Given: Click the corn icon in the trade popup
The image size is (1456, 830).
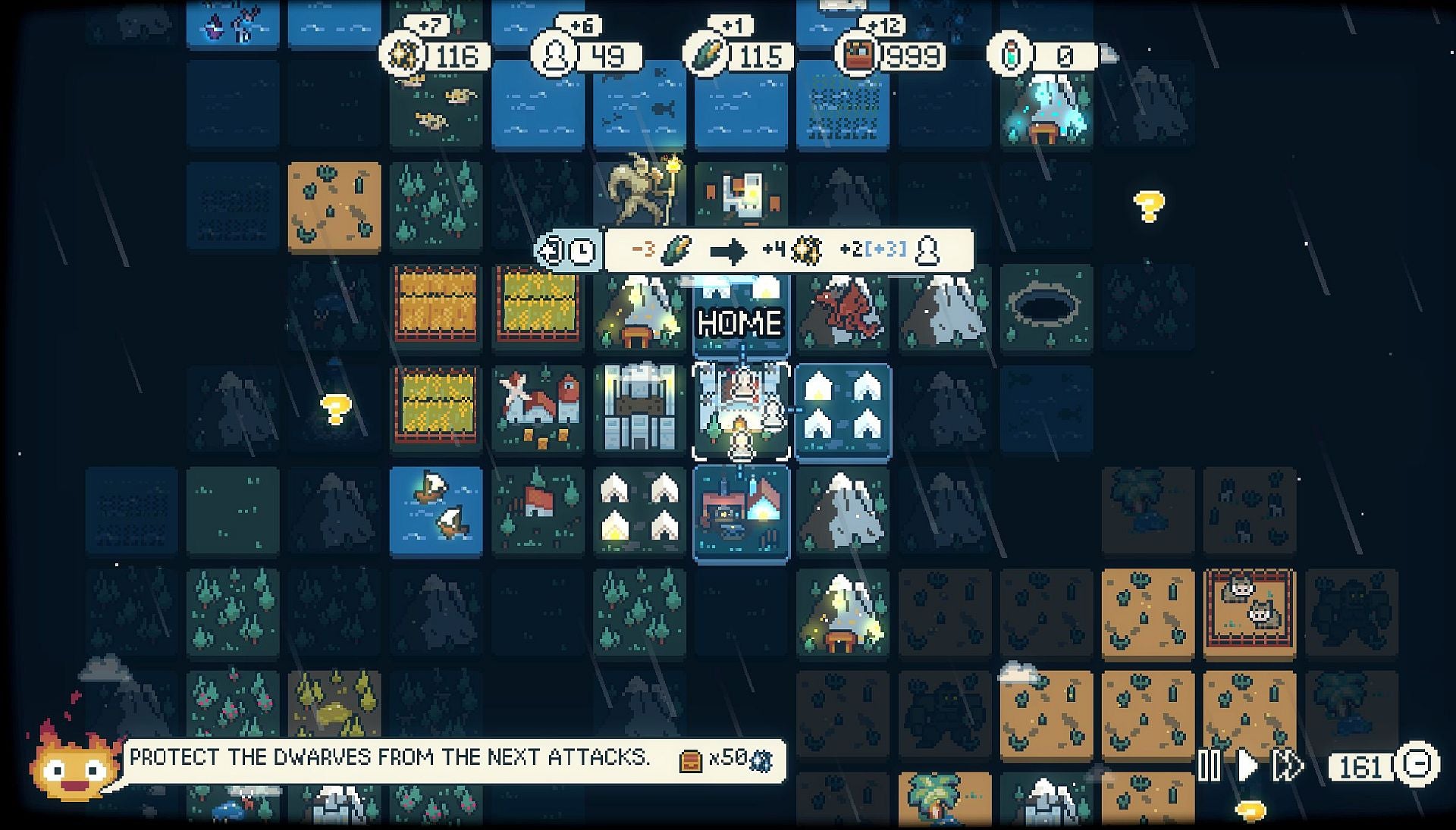Looking at the screenshot, I should pos(675,247).
